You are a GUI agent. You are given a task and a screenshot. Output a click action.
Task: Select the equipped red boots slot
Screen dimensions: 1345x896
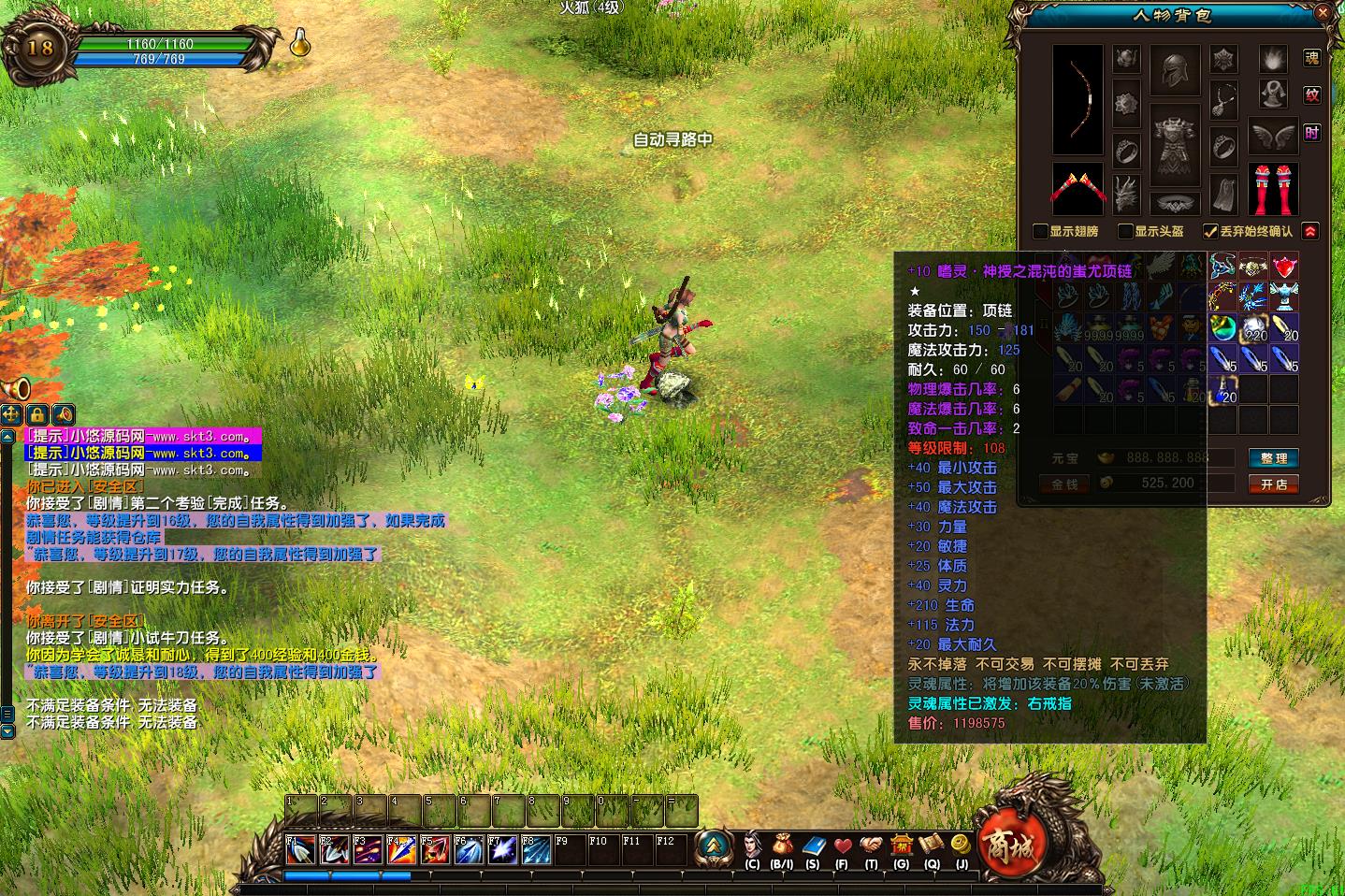[x=1273, y=188]
